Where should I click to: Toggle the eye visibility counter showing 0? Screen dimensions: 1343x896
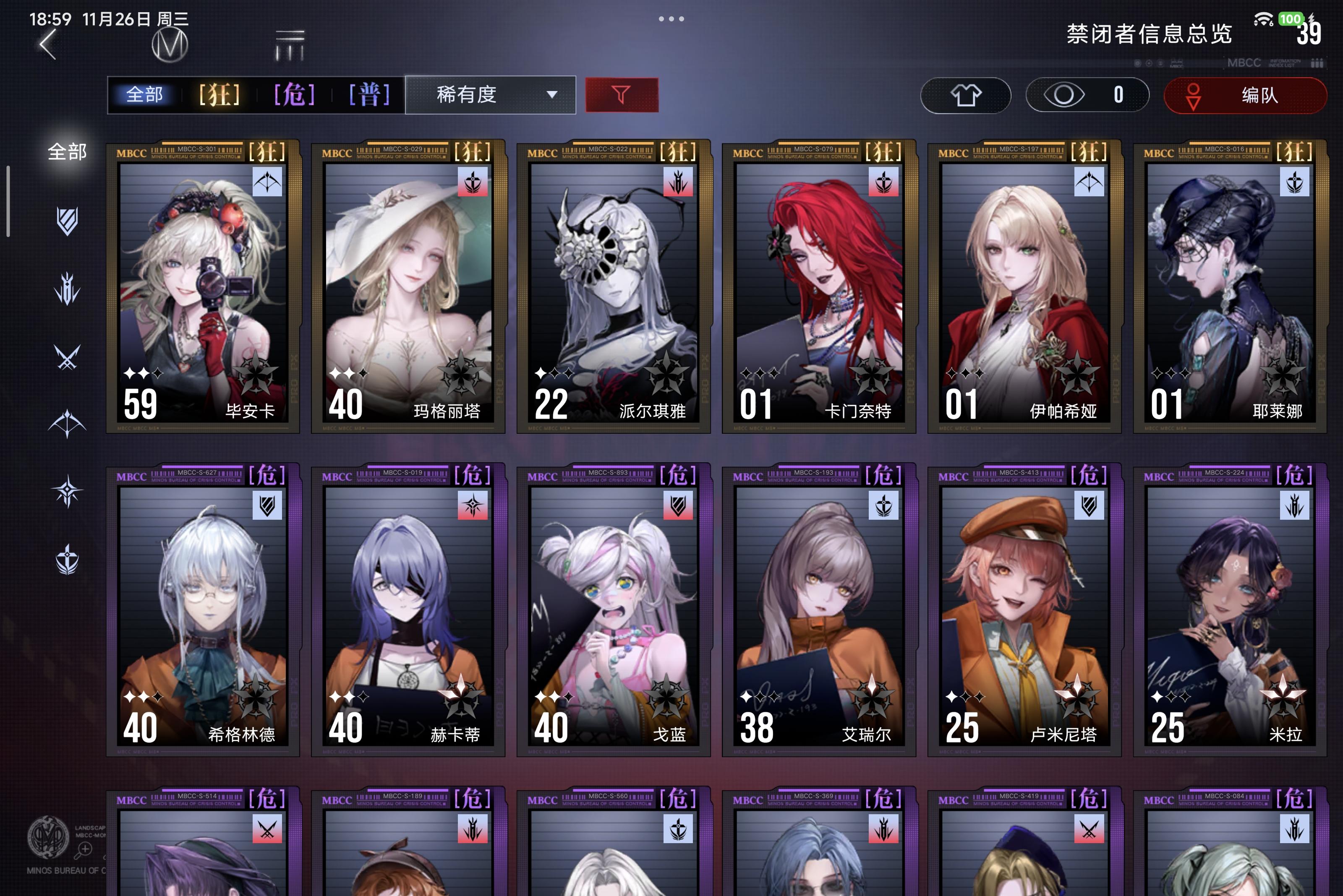pos(1086,95)
